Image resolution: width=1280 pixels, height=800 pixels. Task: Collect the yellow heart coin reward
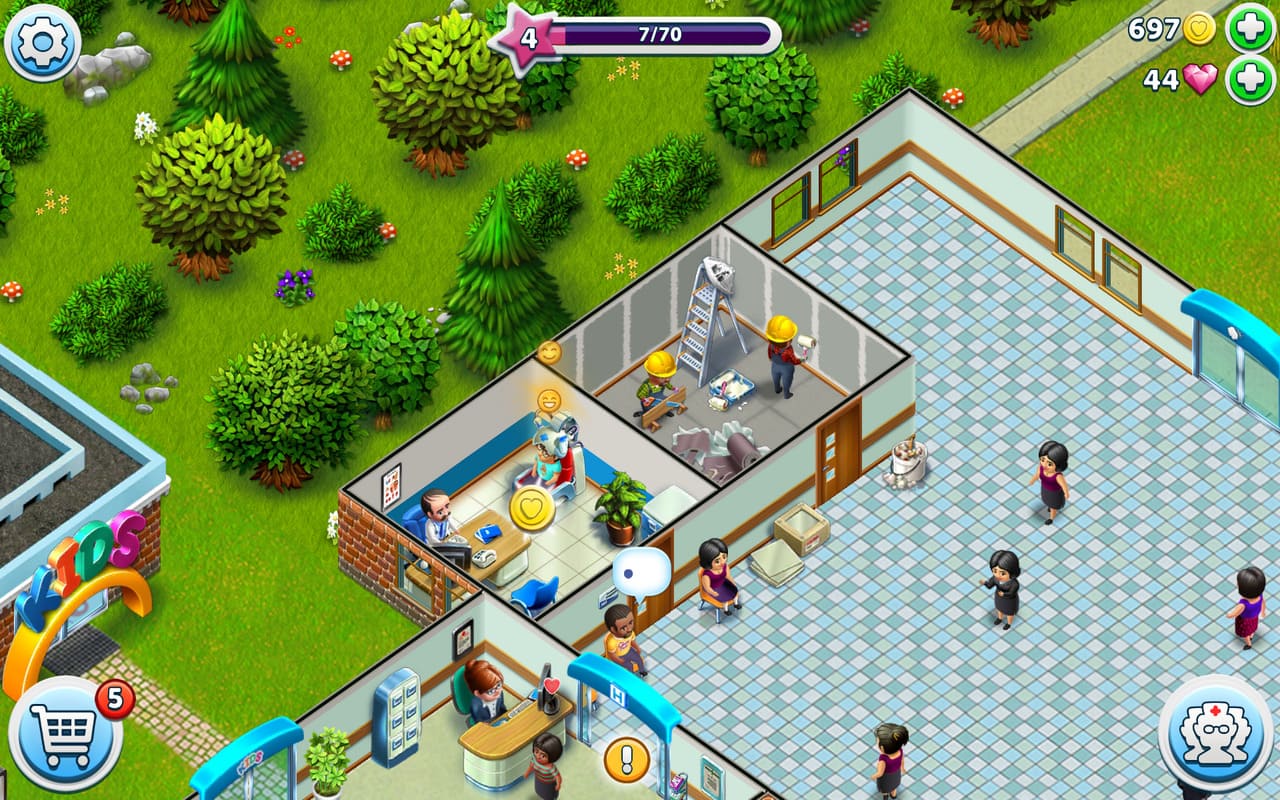[x=532, y=509]
